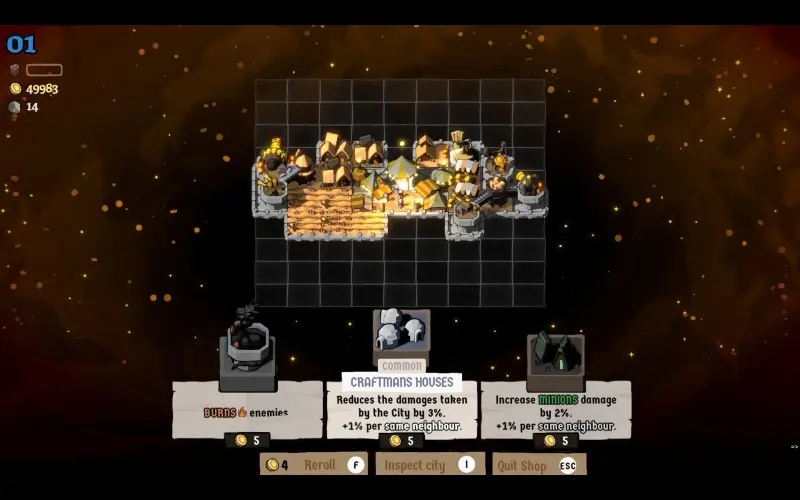Buy the burning brazier for 5 coins

tap(247, 440)
